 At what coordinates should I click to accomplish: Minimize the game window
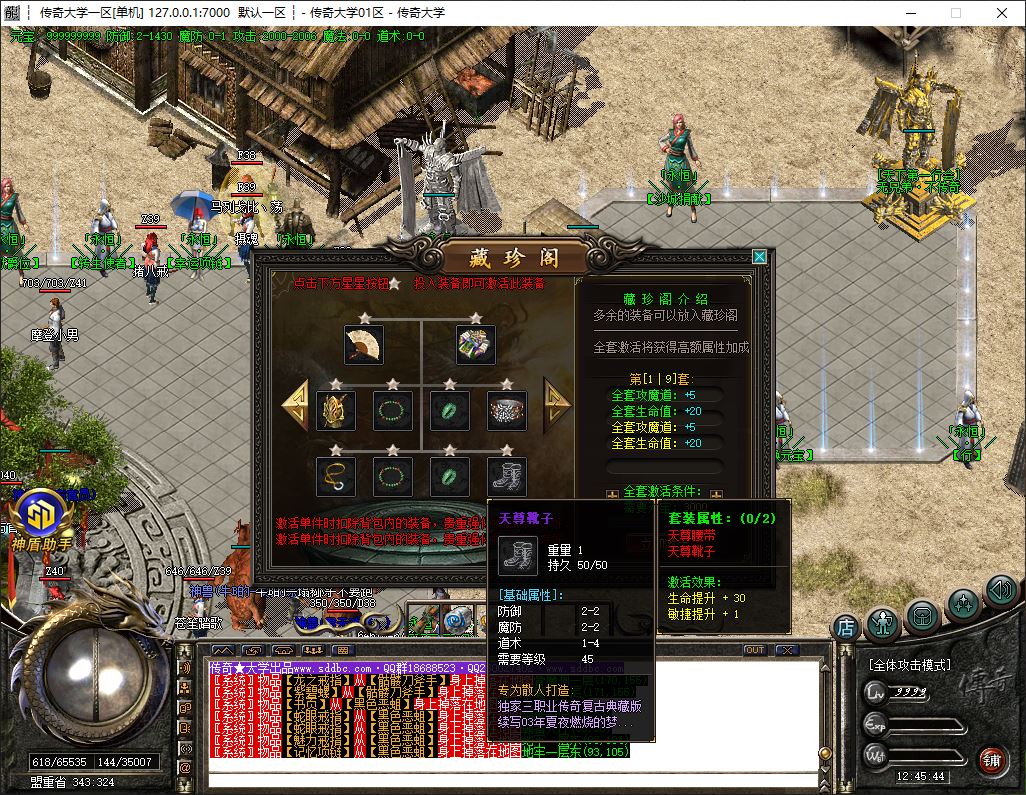[x=909, y=13]
